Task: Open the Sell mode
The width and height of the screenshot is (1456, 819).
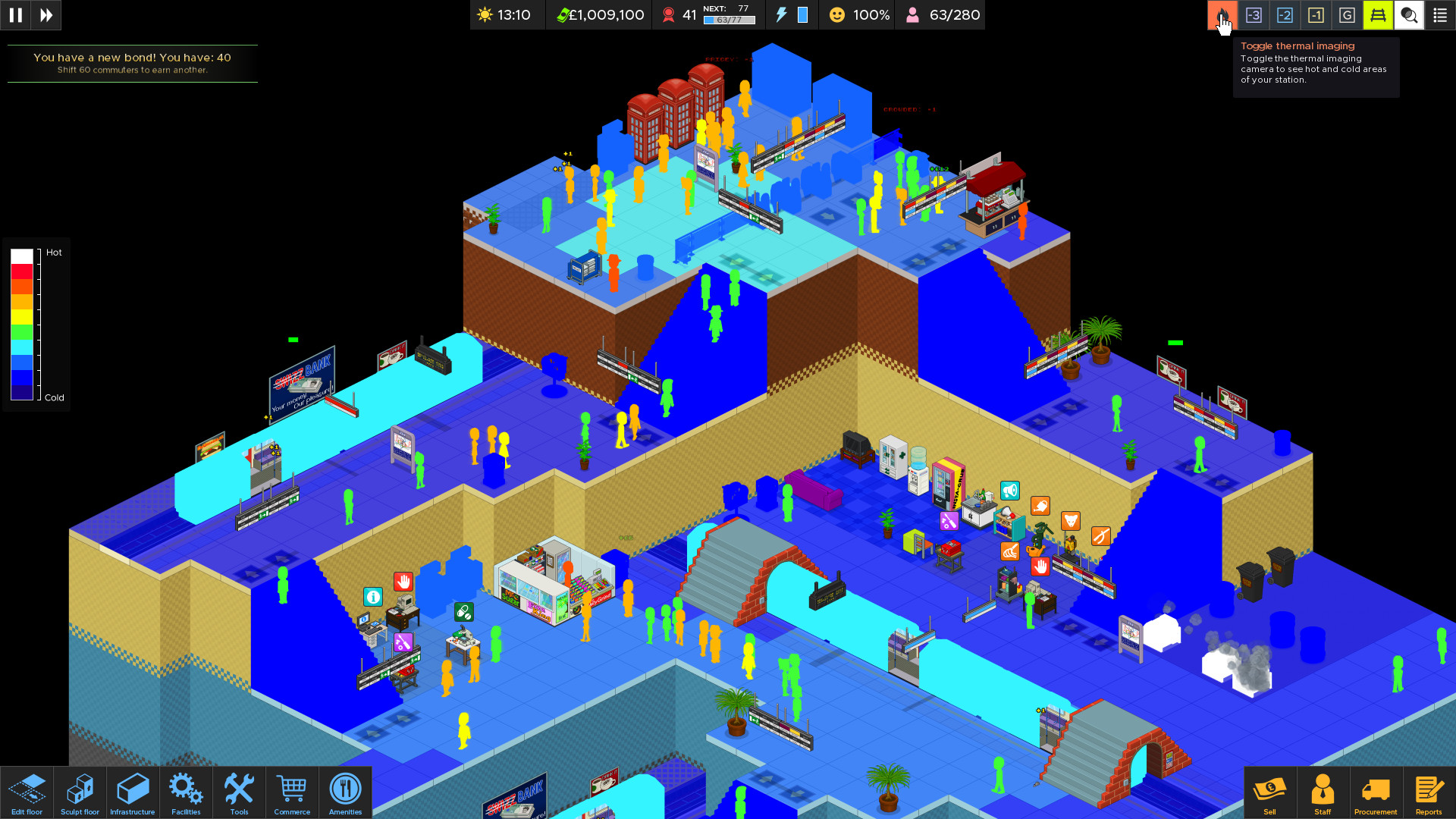Action: pyautogui.click(x=1270, y=792)
